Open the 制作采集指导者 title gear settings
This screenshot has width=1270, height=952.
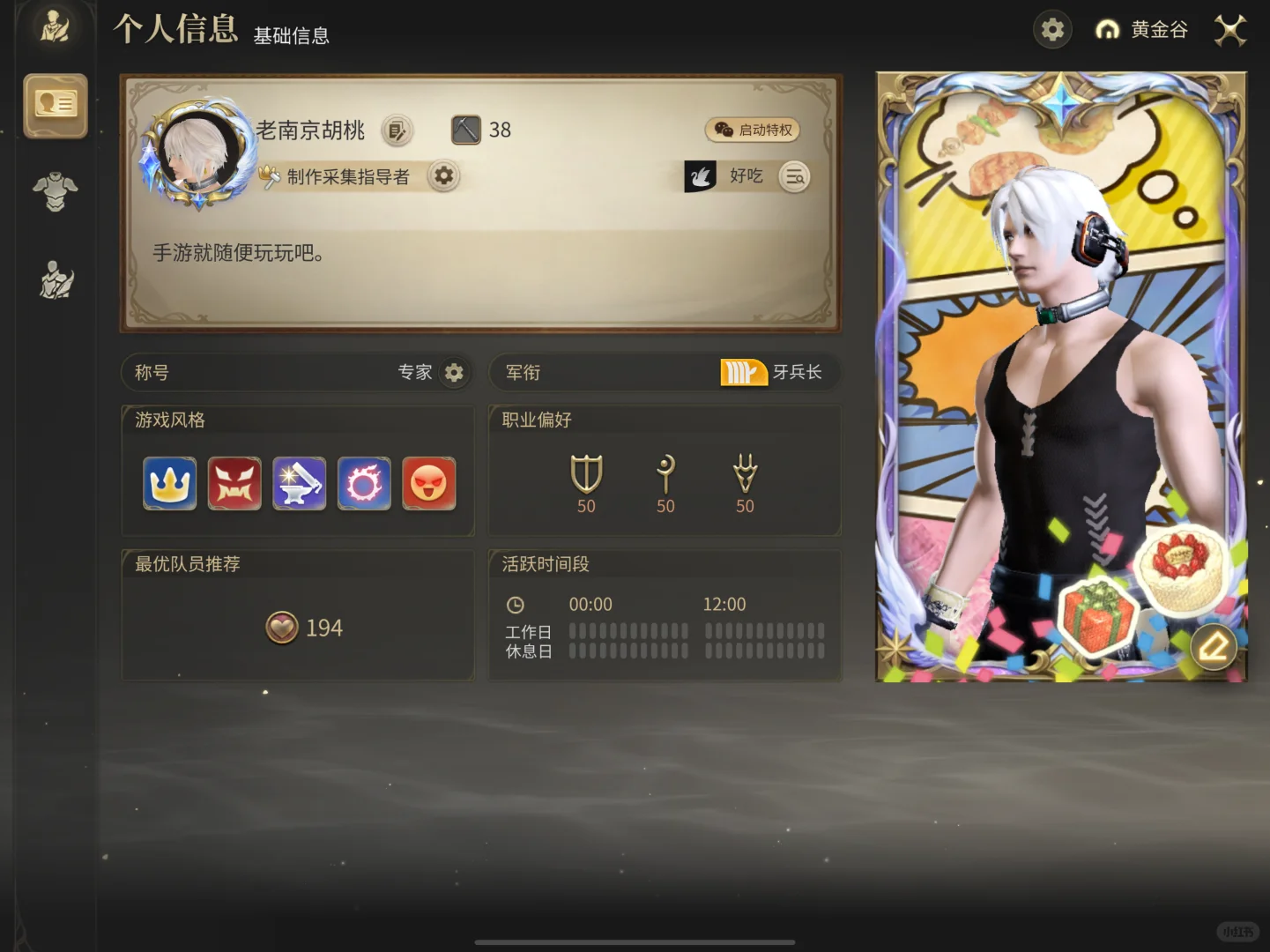(x=443, y=176)
